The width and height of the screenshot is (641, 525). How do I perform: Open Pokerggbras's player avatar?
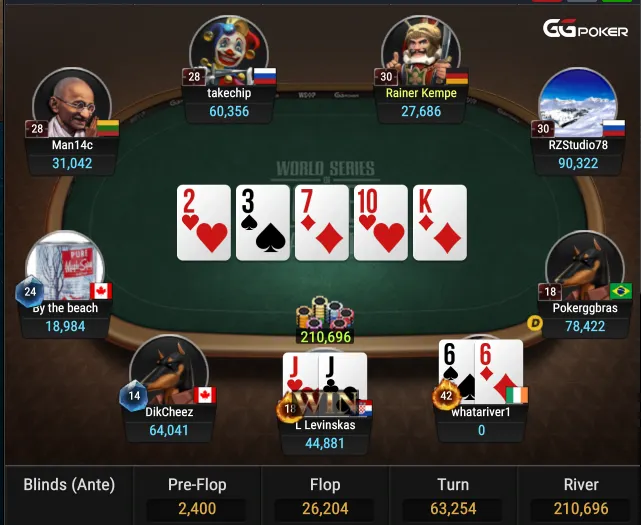point(584,266)
